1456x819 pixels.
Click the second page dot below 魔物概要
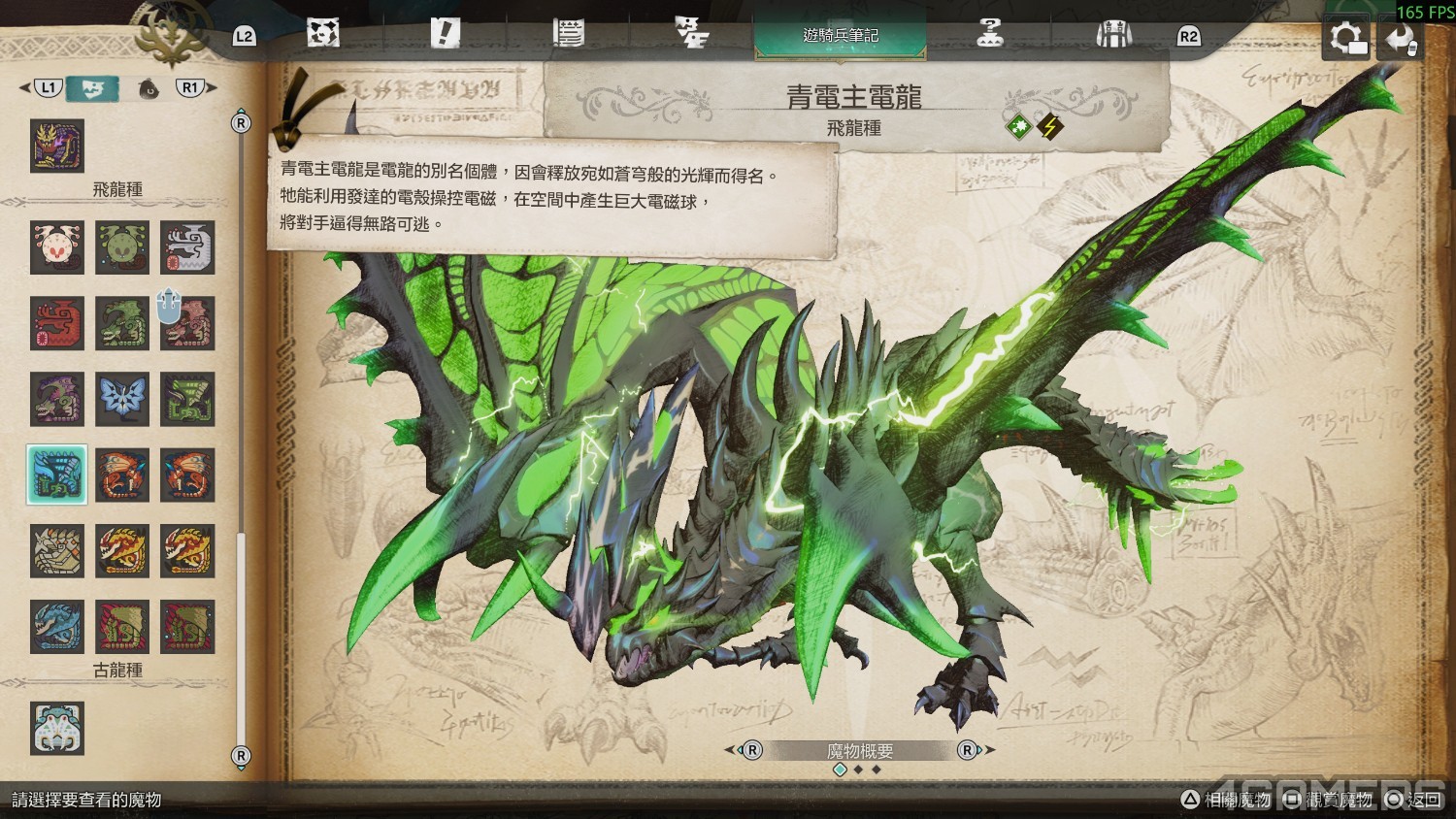pyautogui.click(x=858, y=768)
